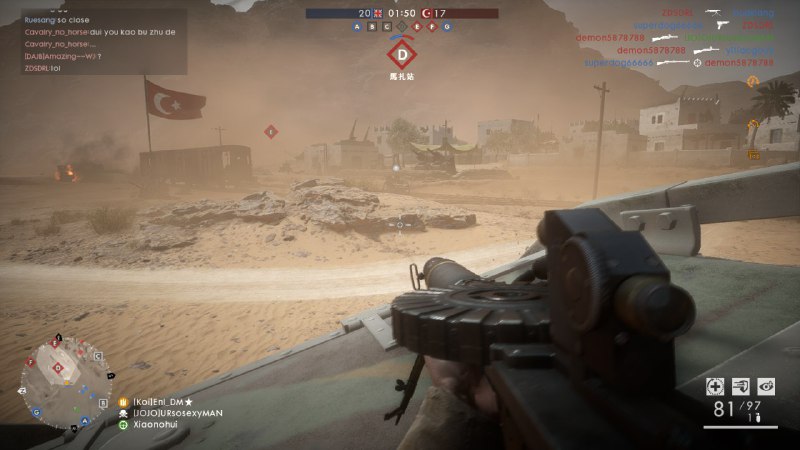Click objective C in the top flag bar

coord(385,27)
